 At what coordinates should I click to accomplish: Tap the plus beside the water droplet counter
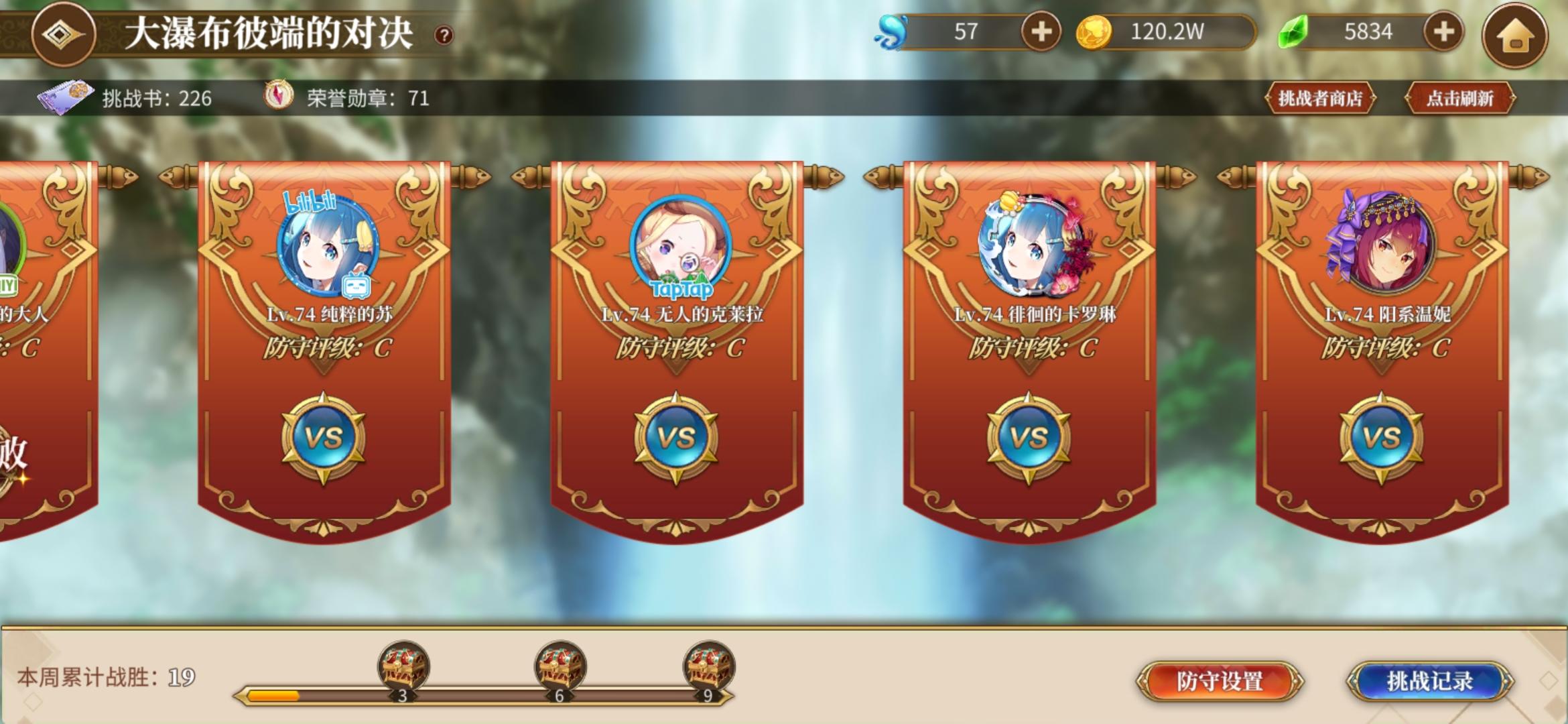pos(1041,30)
